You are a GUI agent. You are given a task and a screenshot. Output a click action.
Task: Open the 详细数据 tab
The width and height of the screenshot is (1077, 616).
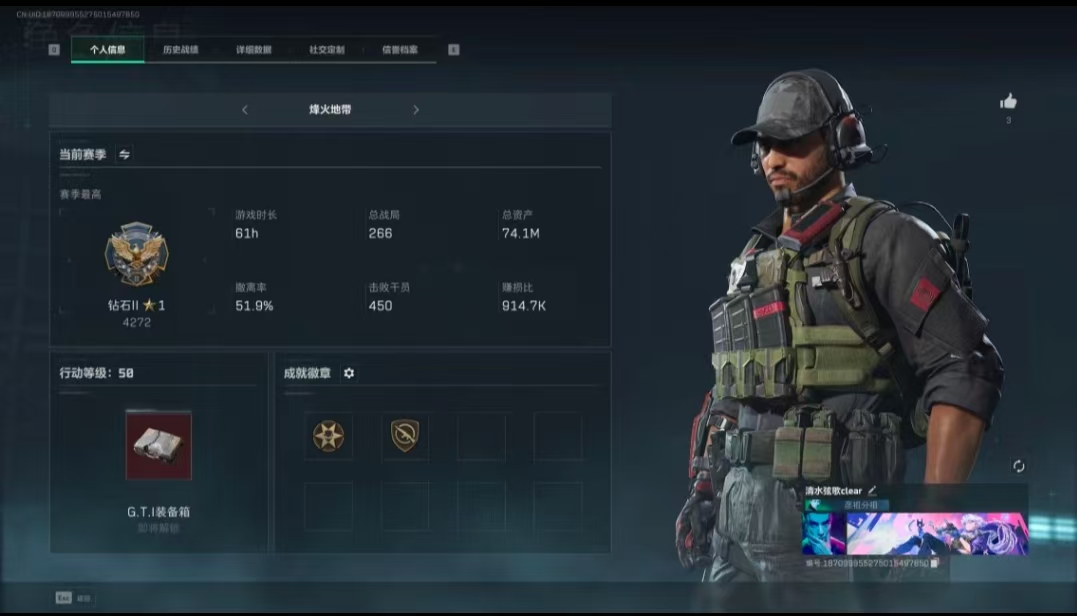tap(254, 49)
